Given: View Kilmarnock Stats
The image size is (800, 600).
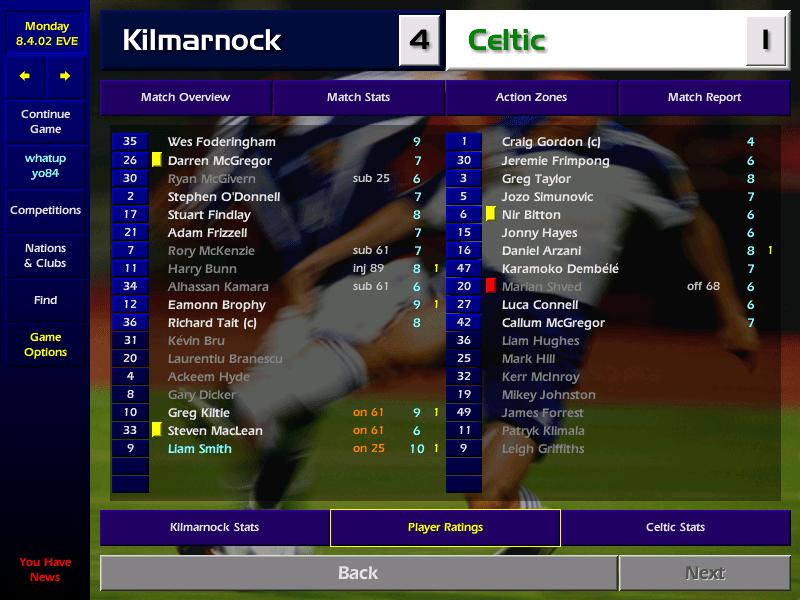Looking at the screenshot, I should tap(215, 527).
